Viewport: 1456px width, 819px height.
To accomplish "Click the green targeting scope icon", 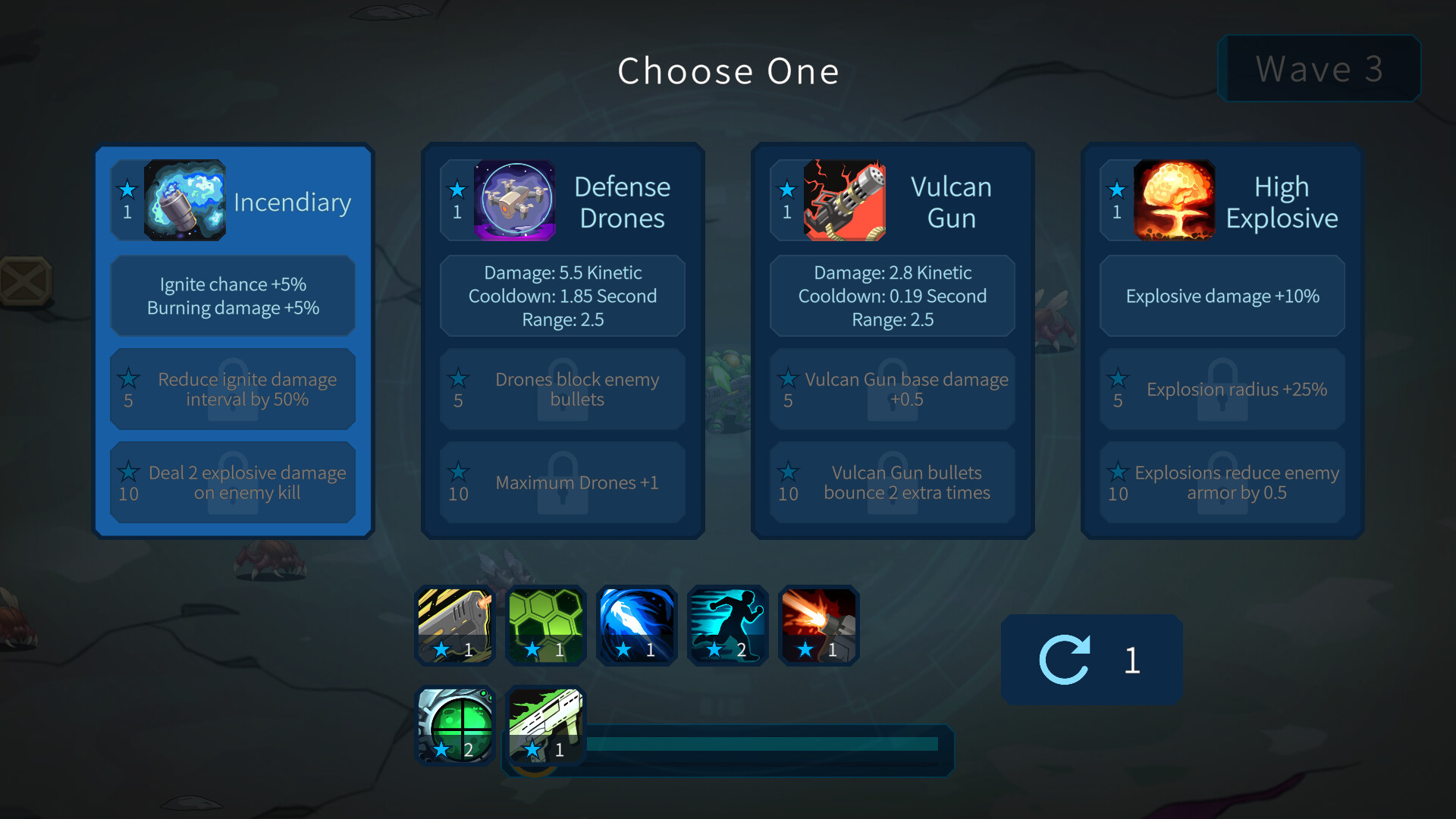I will pyautogui.click(x=454, y=724).
